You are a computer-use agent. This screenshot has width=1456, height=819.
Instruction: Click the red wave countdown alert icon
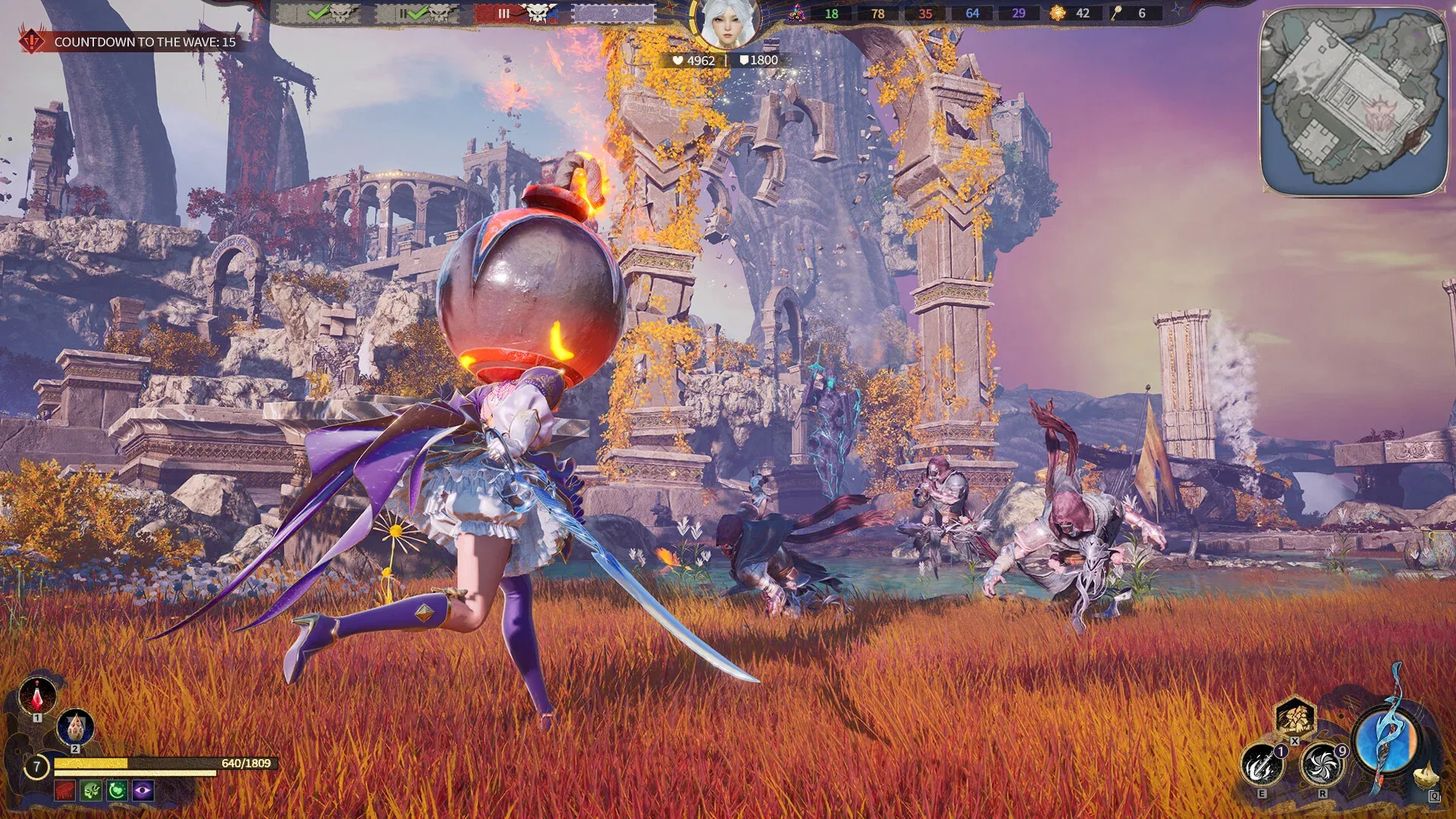(32, 41)
